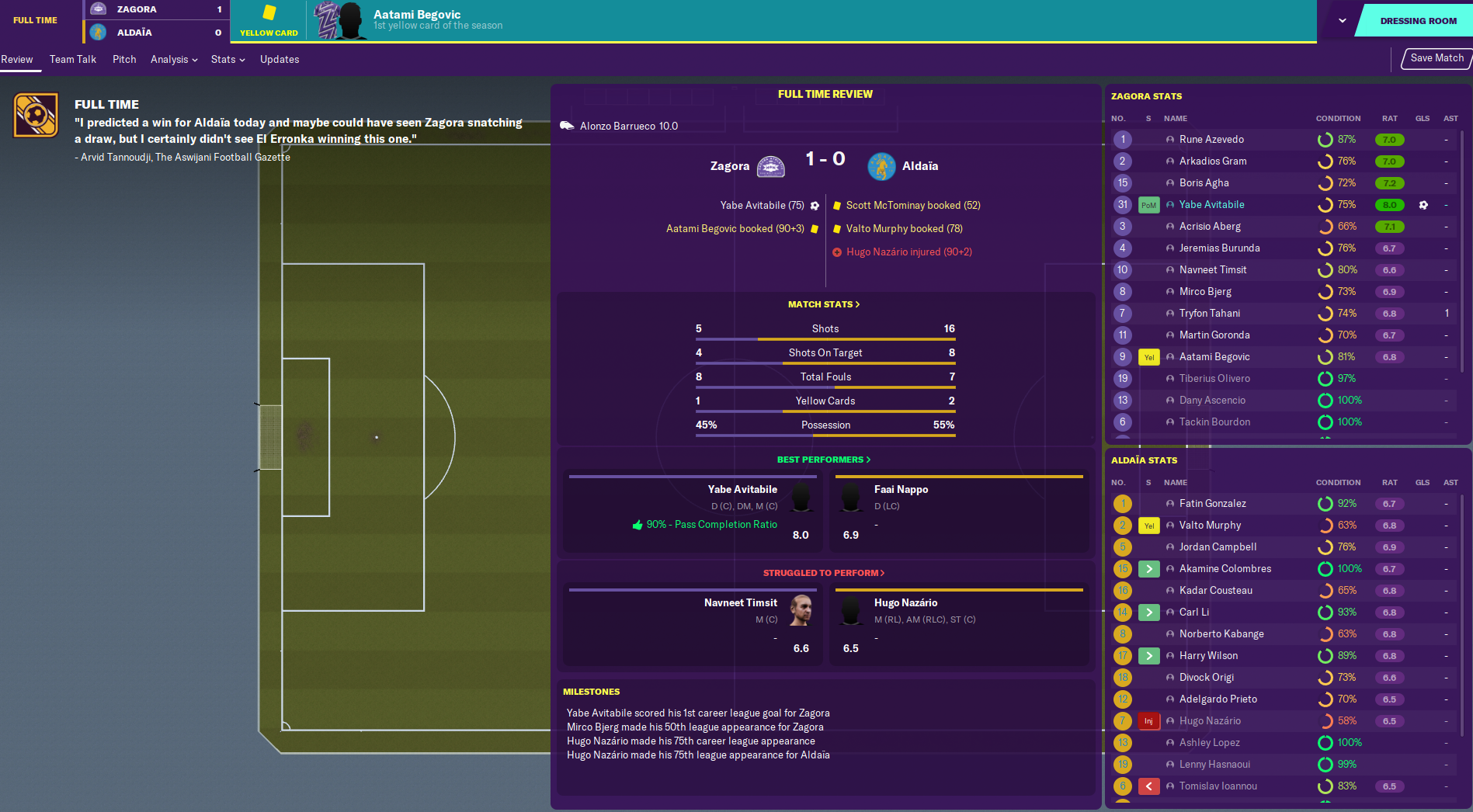
Task: Select Hugo Nazário in Aldaïa stats
Action: coord(1210,721)
